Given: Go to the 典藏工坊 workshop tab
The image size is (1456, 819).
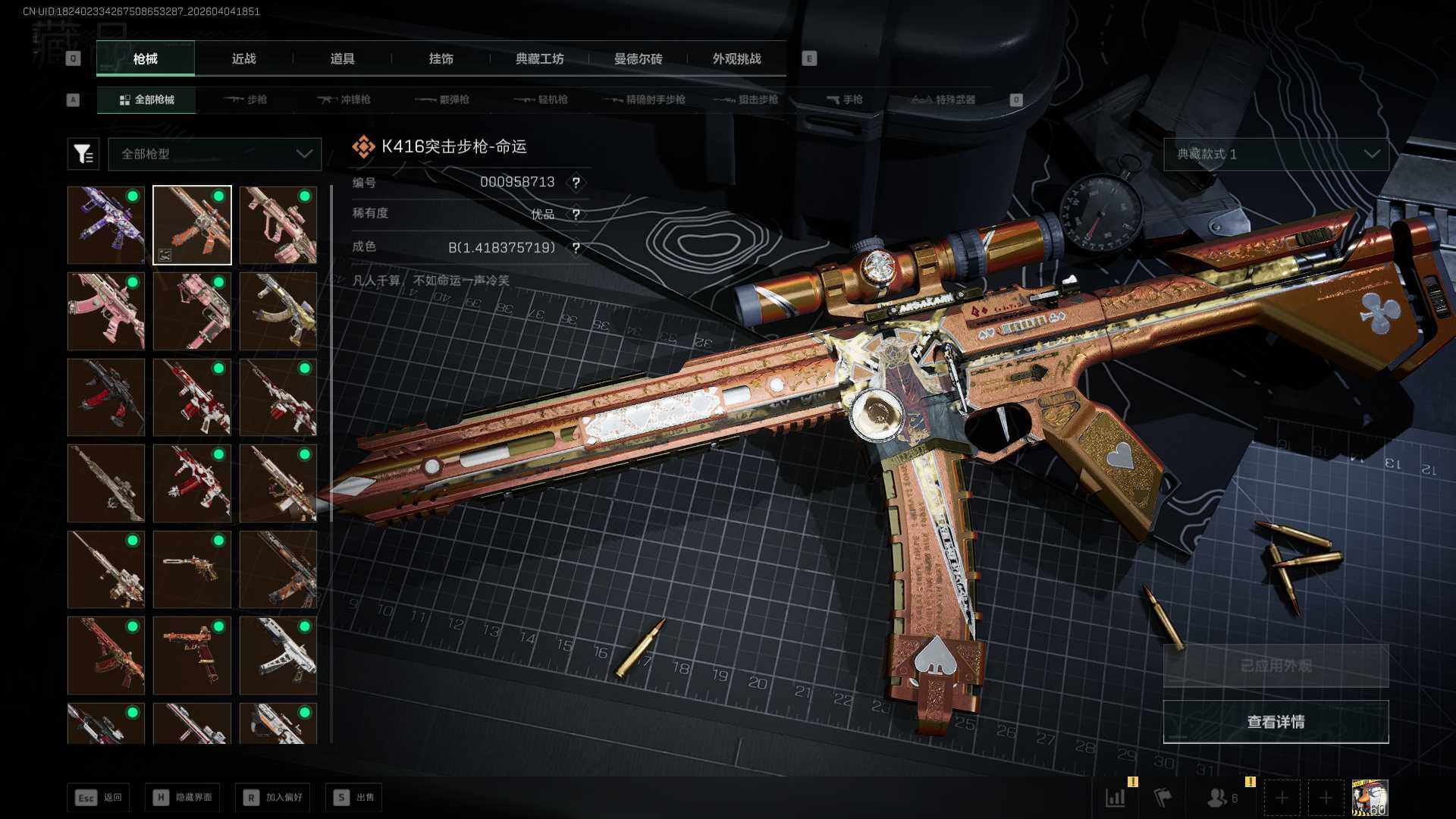Looking at the screenshot, I should (x=539, y=58).
